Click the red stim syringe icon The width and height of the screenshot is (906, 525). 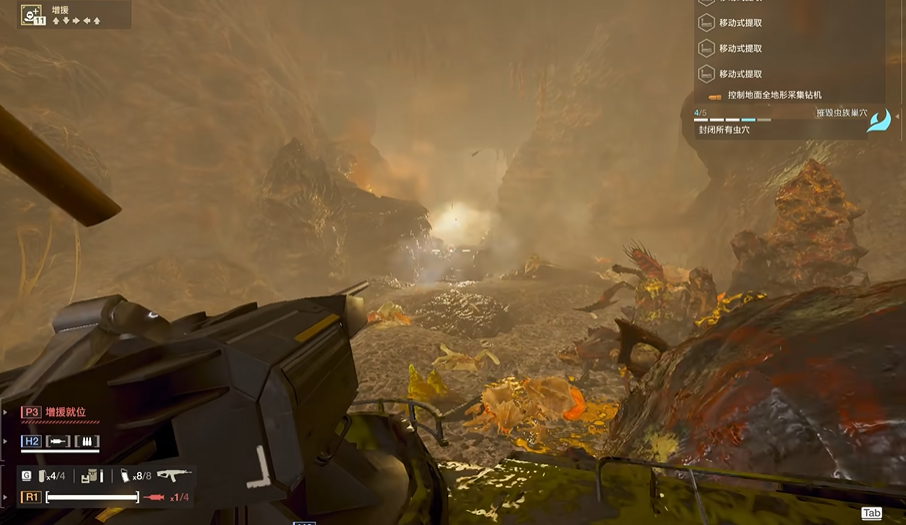[154, 497]
